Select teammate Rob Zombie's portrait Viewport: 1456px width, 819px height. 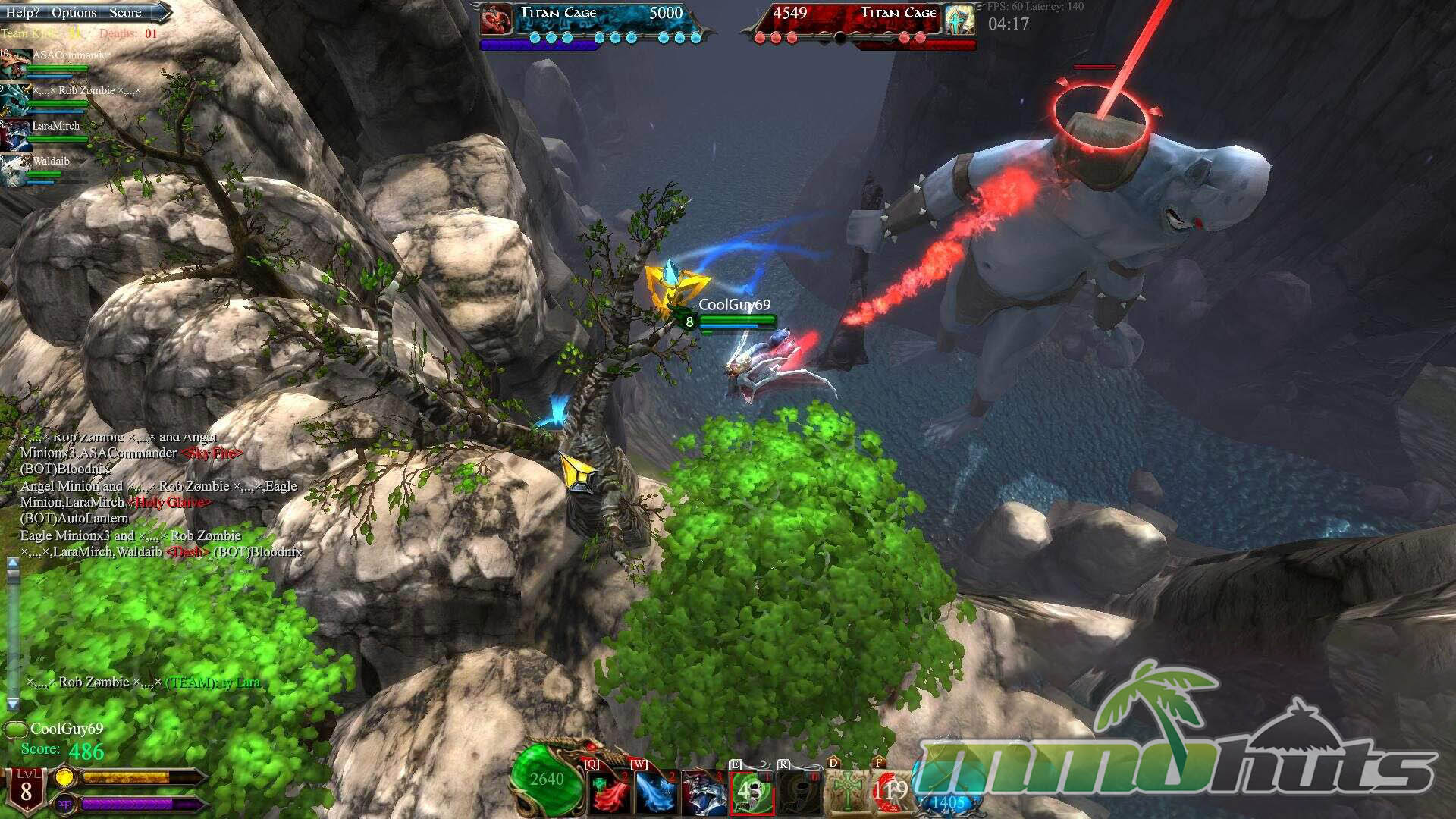coord(15,99)
